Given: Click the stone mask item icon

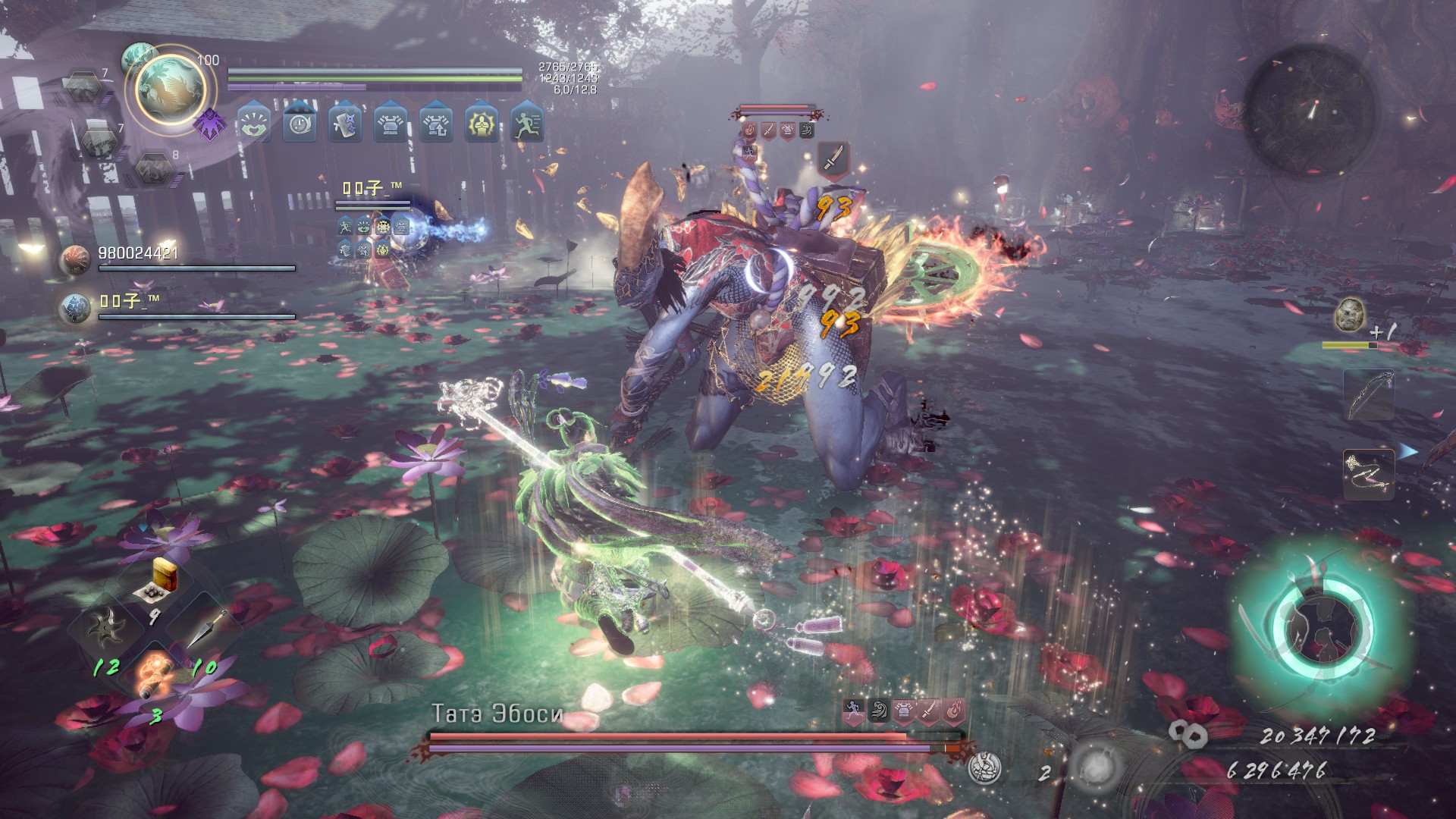Looking at the screenshot, I should pyautogui.click(x=1350, y=314).
